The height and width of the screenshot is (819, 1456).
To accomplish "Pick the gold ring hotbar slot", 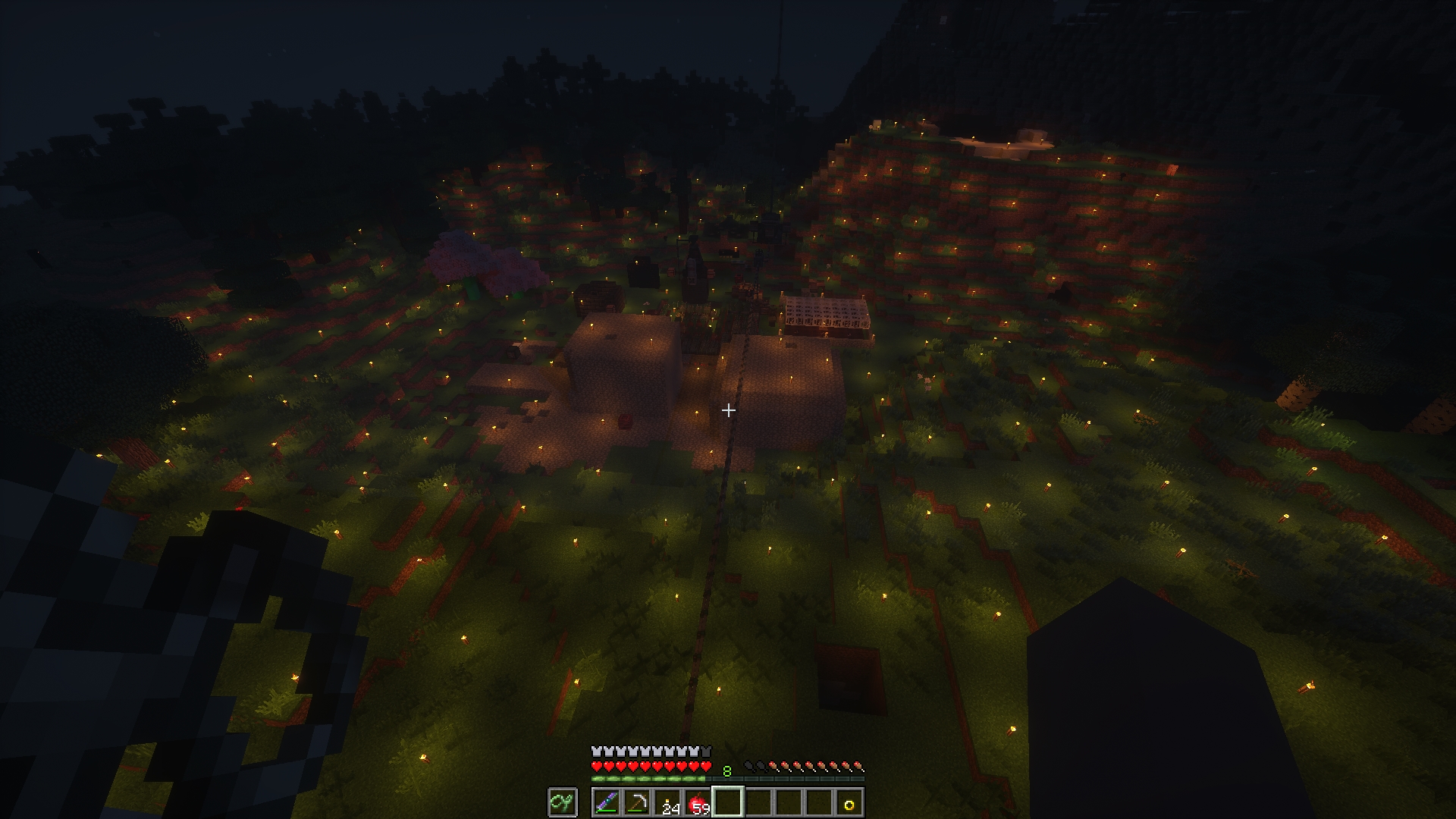I will click(x=849, y=803).
